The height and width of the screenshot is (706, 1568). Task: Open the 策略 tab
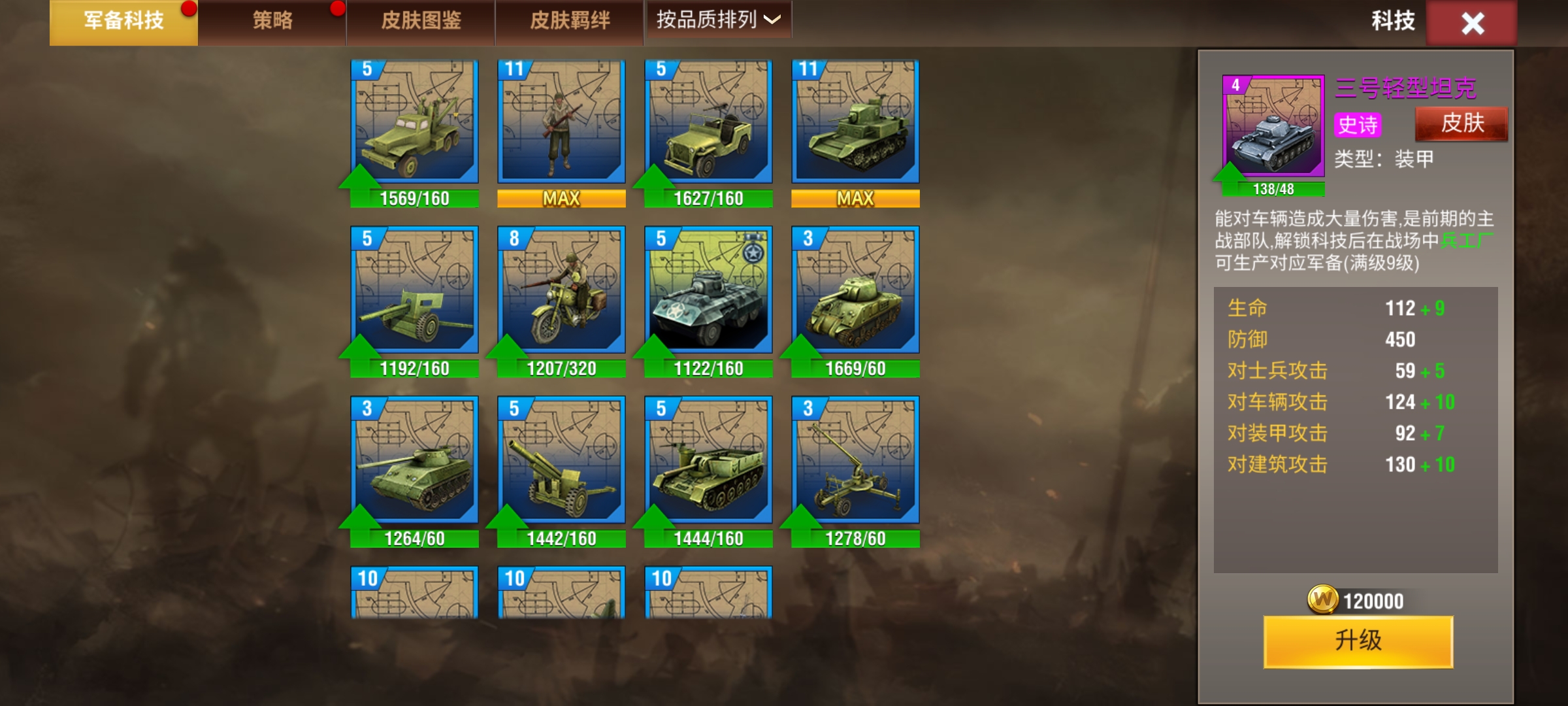pos(272,22)
